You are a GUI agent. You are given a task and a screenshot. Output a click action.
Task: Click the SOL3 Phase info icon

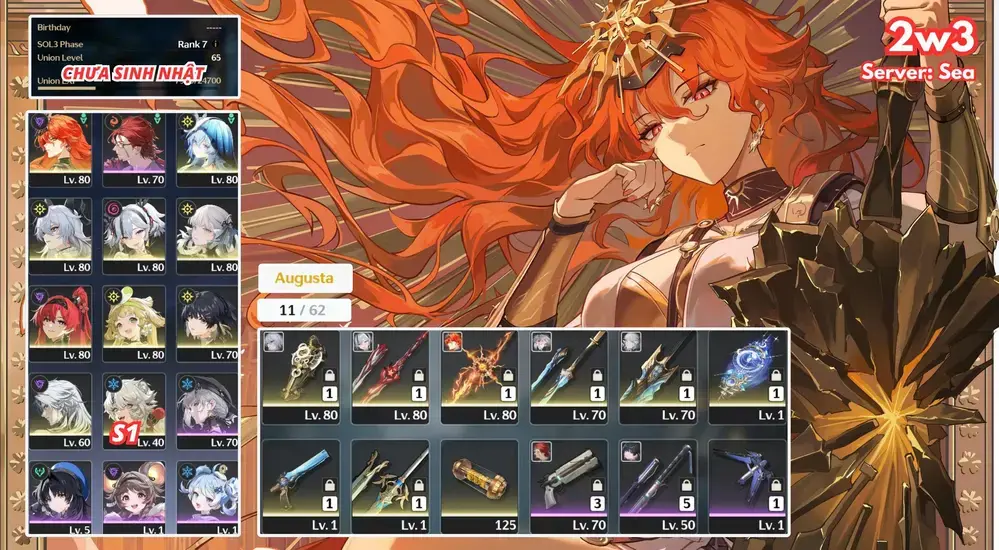click(216, 44)
